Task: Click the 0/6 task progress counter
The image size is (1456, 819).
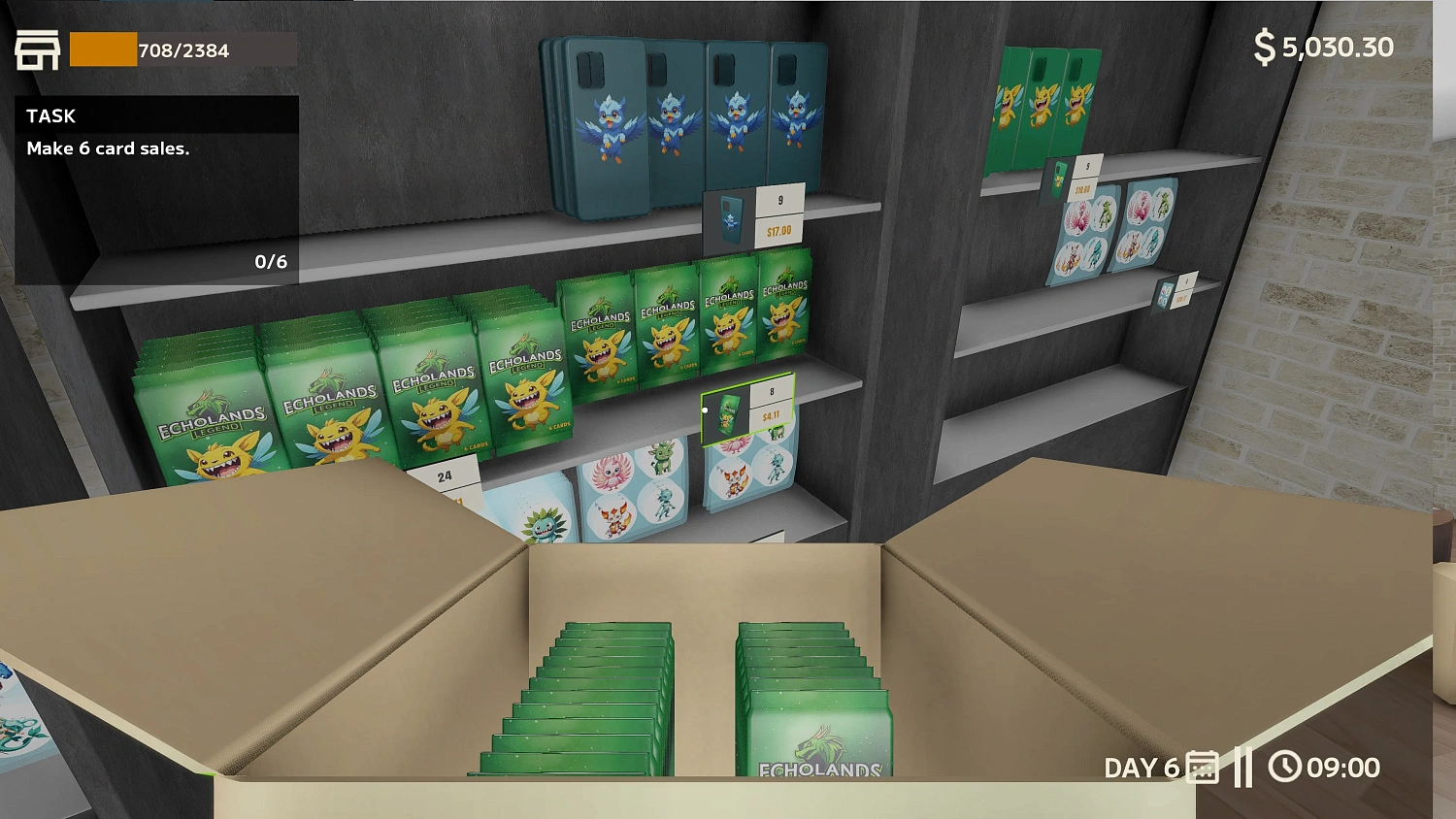Action: [271, 260]
